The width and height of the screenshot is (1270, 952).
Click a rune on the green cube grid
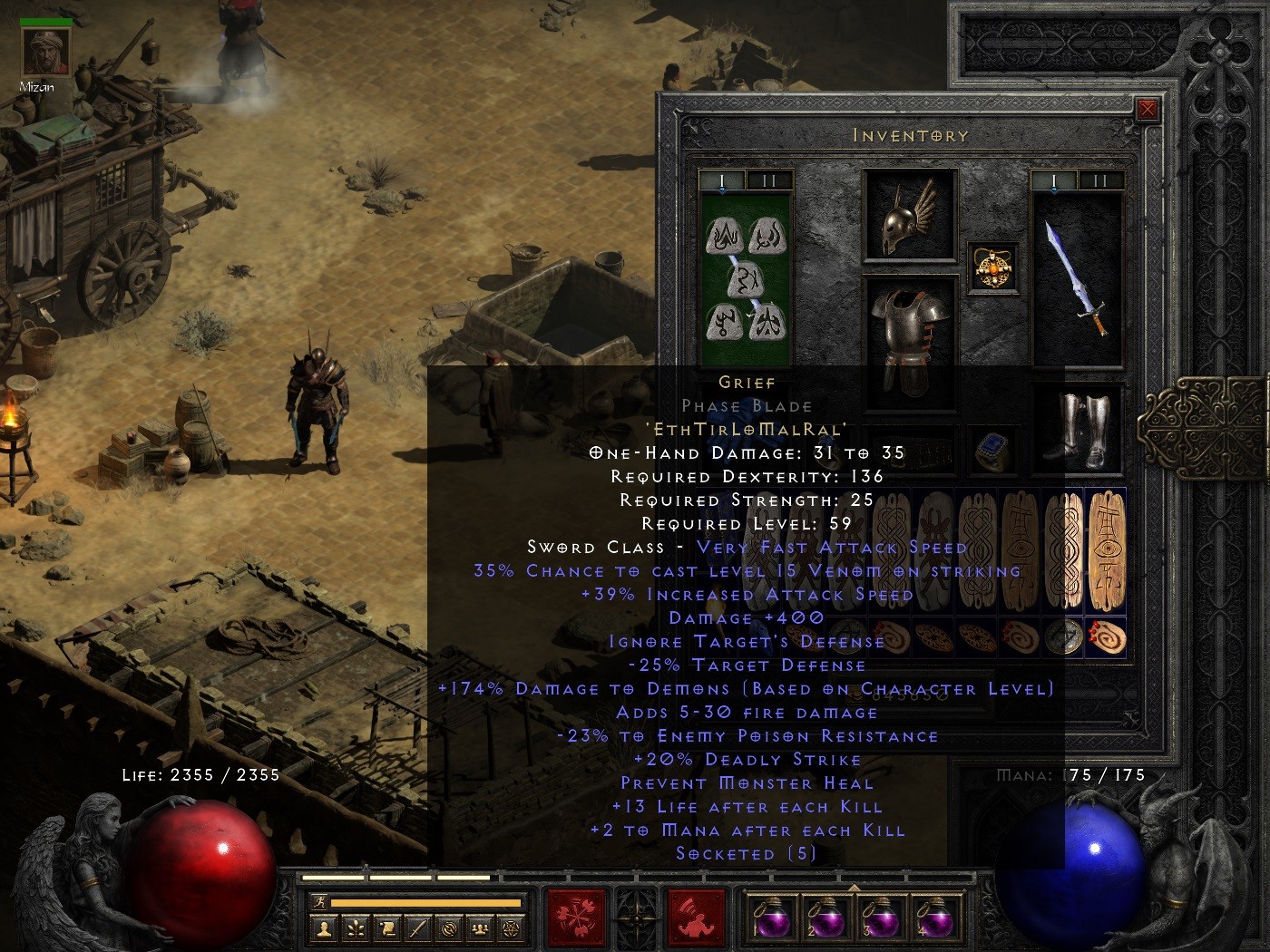pos(723,234)
